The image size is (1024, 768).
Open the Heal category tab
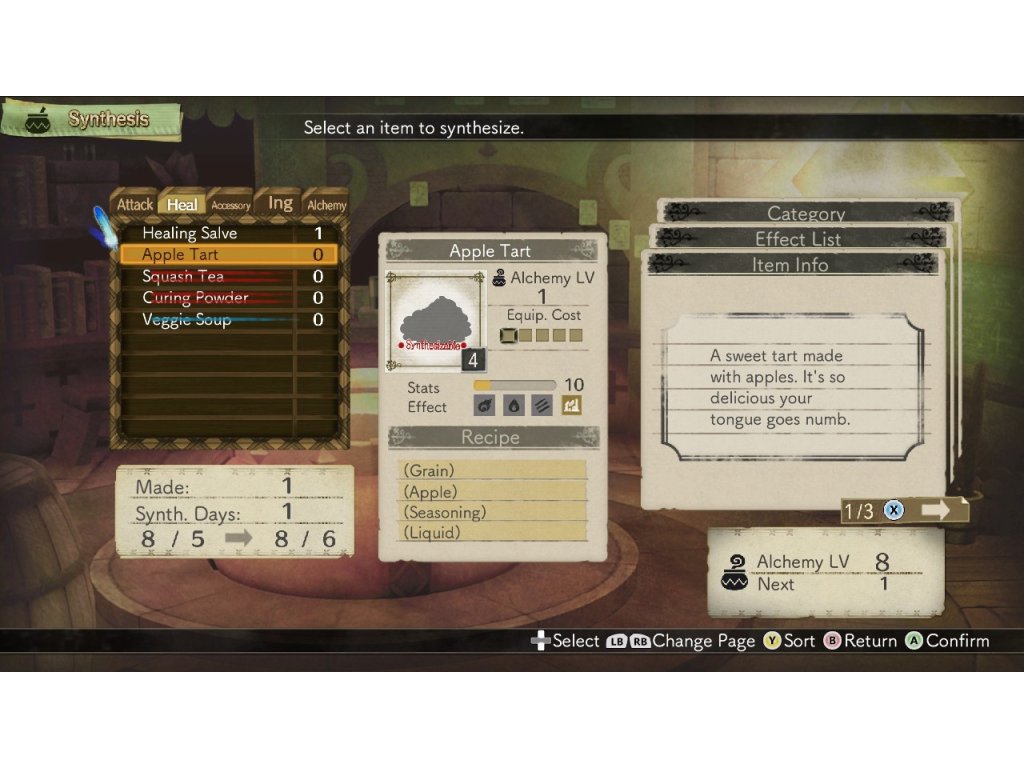[182, 205]
